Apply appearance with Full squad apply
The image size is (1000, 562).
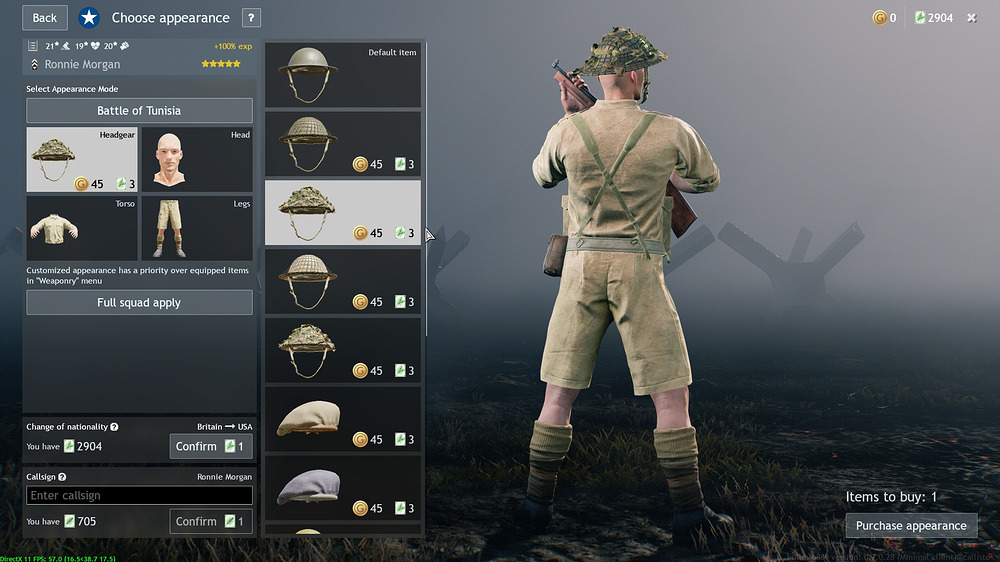(x=139, y=302)
